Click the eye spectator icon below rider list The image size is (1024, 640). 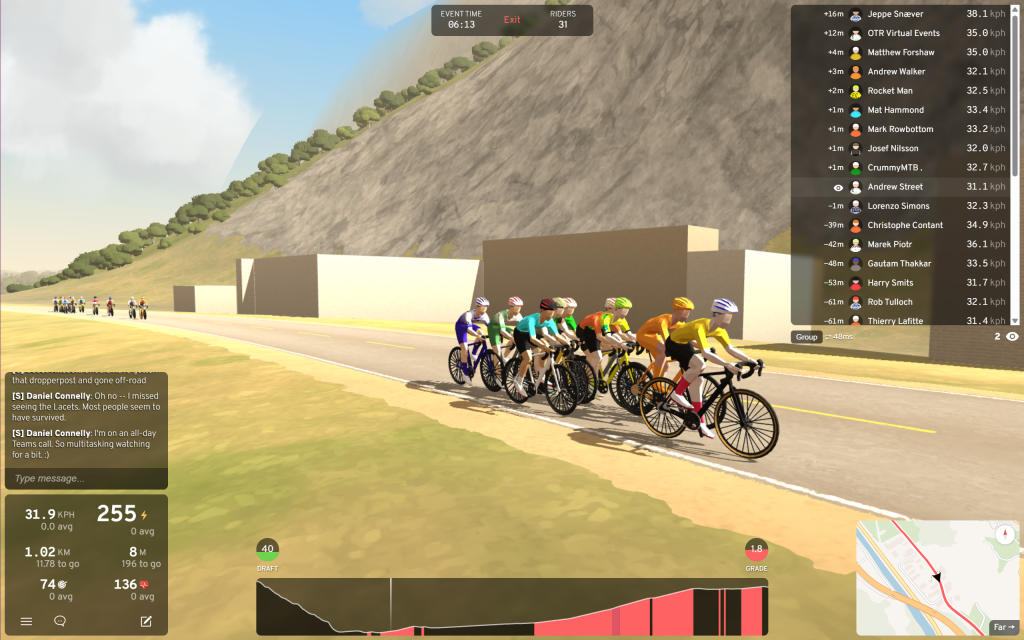[1012, 337]
